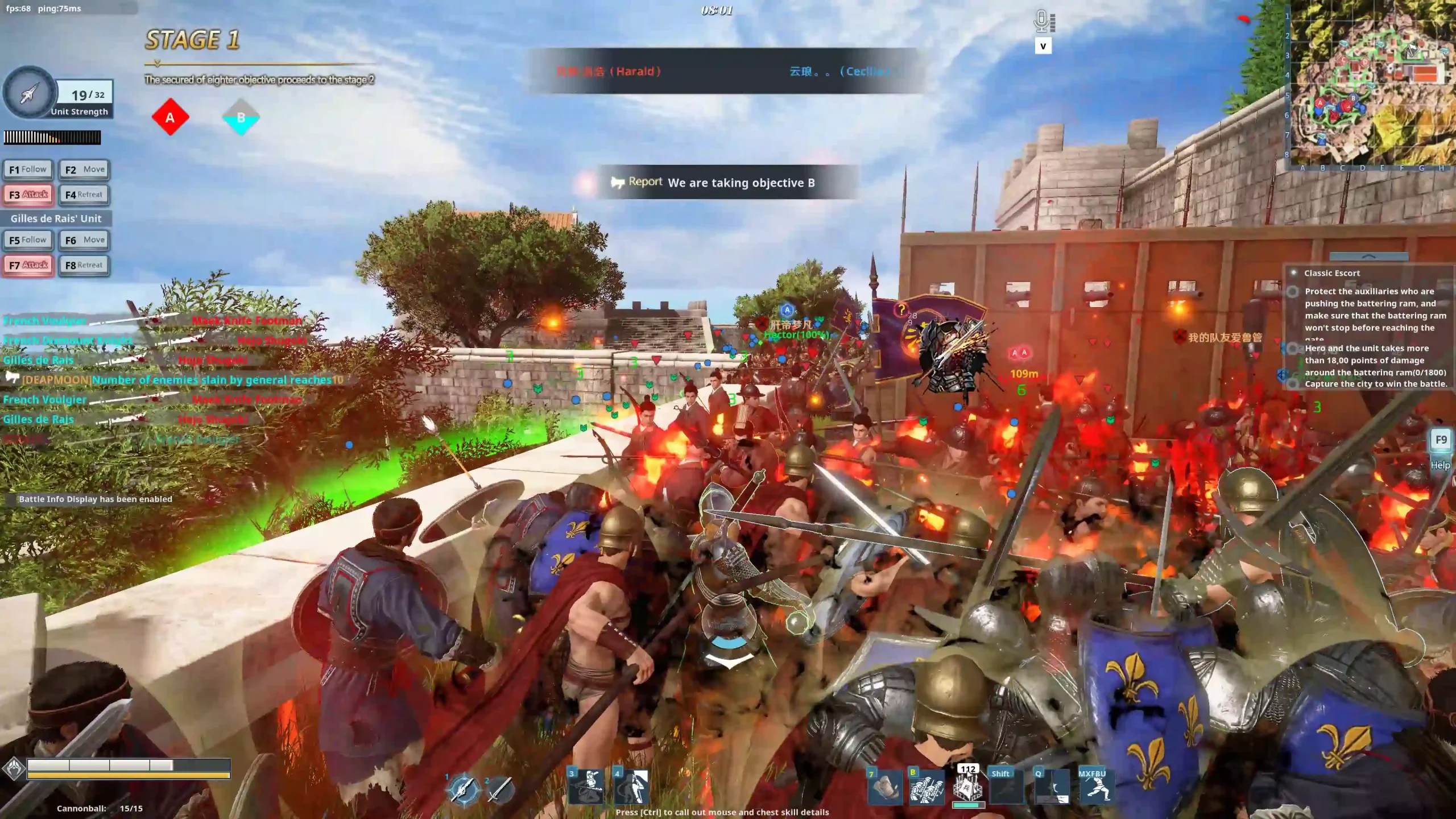Activate the soldier formation skill marked B
Image resolution: width=1456 pixels, height=819 pixels.
click(x=927, y=787)
